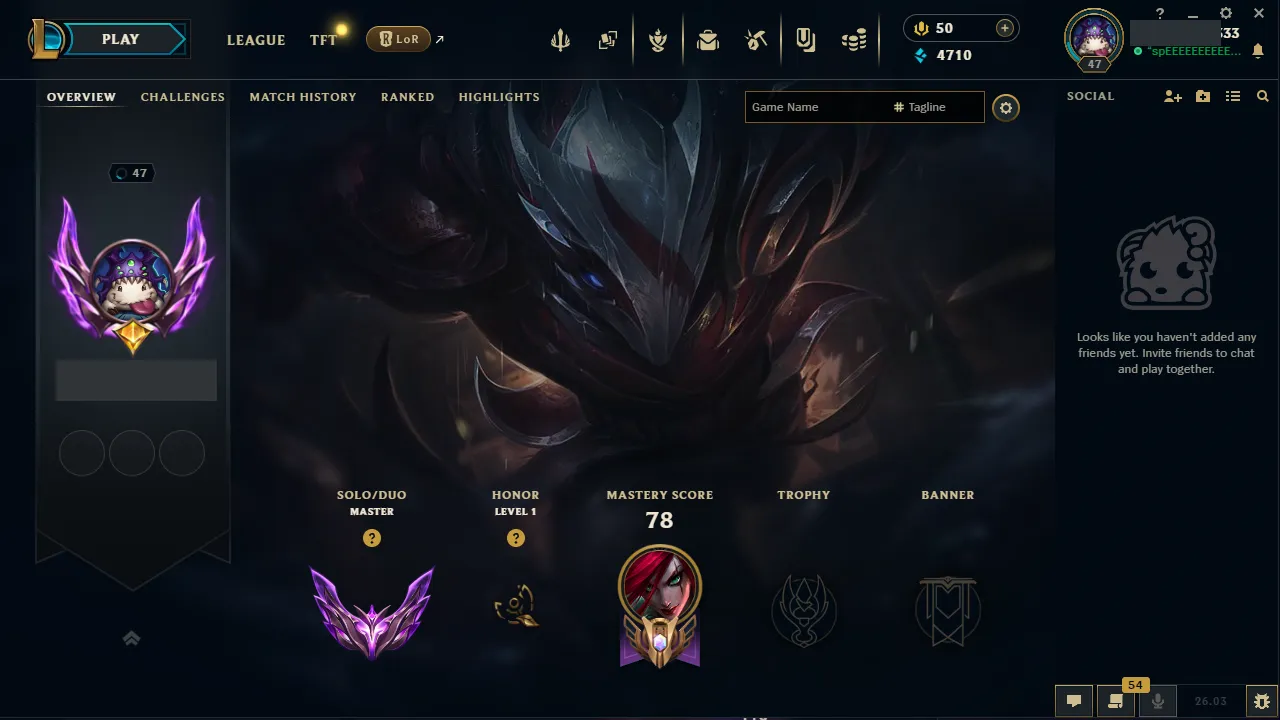Select TFT in the top menu
This screenshot has height=720, width=1280.
322,40
